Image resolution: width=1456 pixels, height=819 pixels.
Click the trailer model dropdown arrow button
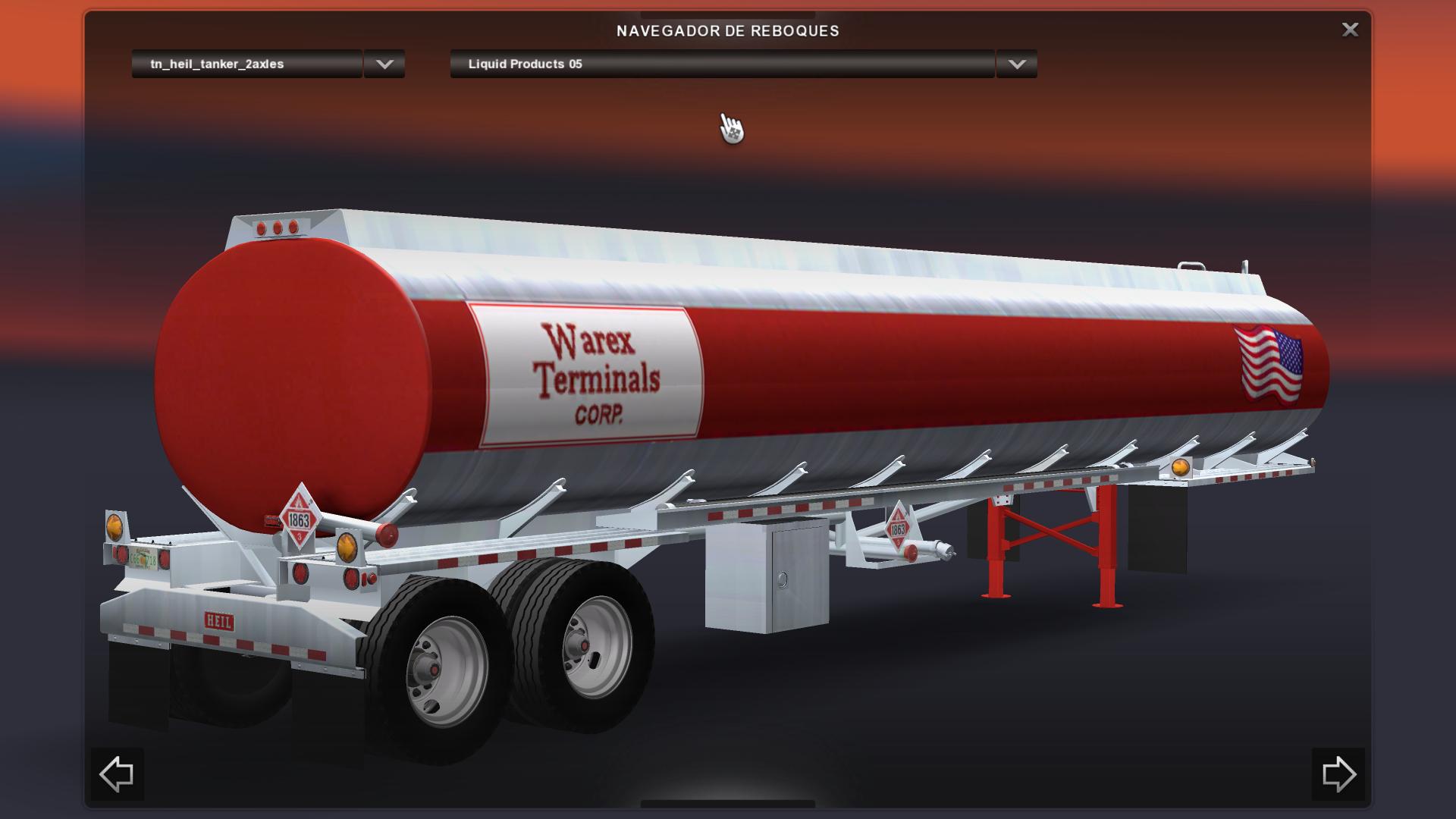click(384, 64)
